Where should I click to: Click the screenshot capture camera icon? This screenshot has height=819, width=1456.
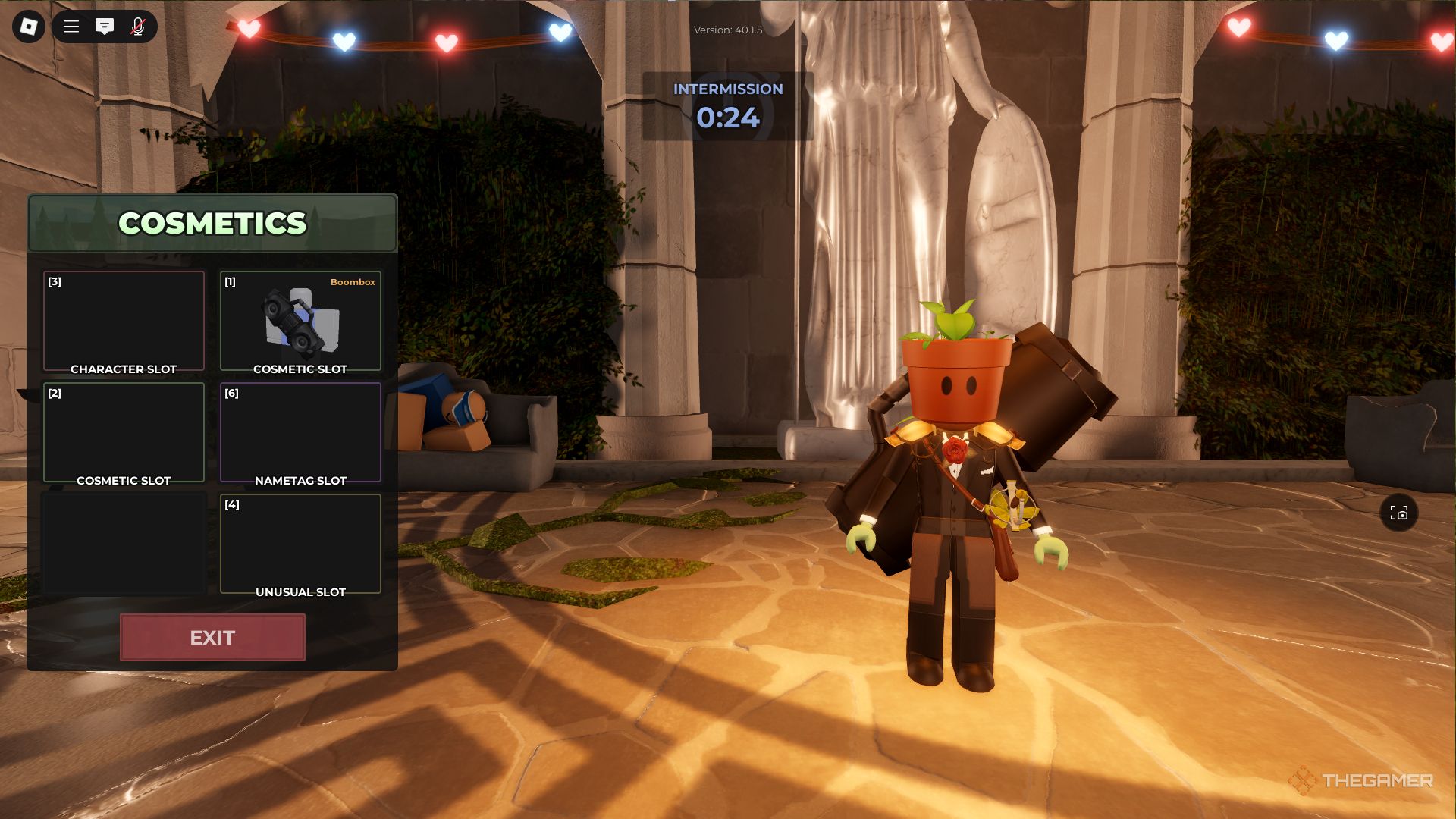[x=1399, y=513]
